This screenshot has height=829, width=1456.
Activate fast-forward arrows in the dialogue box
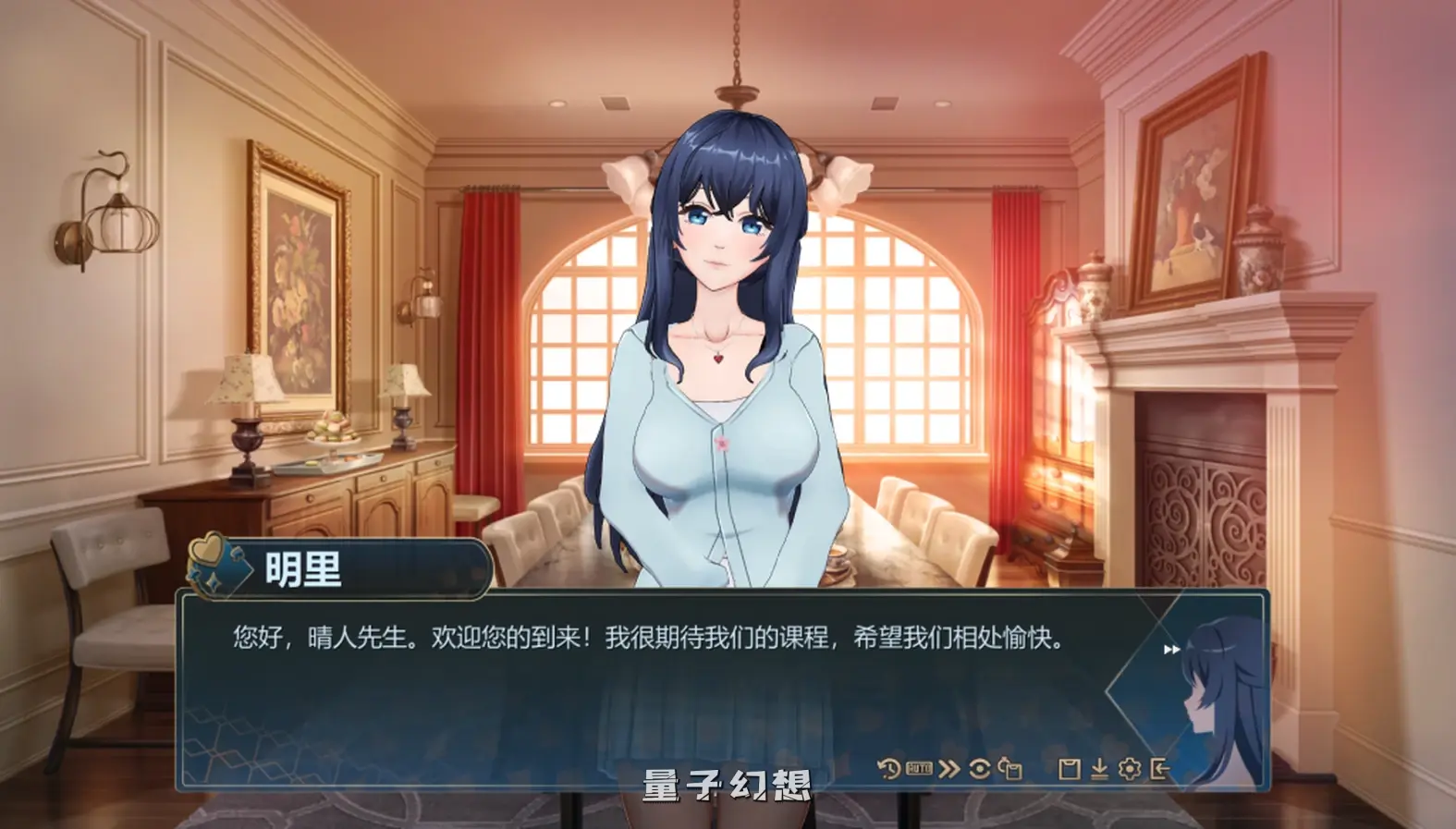(x=1174, y=648)
